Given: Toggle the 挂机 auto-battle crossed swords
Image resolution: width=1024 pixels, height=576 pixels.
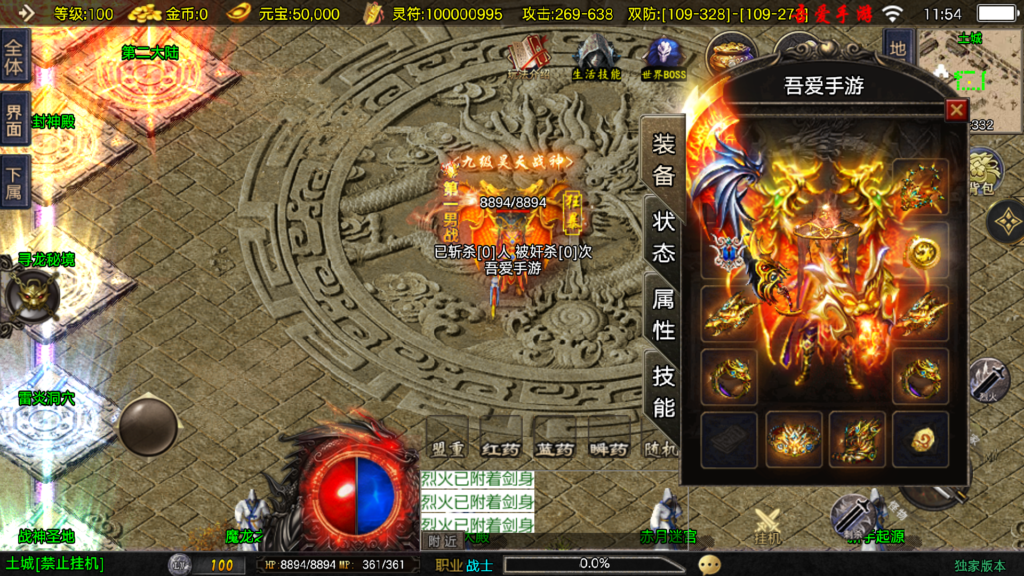Looking at the screenshot, I should [767, 525].
